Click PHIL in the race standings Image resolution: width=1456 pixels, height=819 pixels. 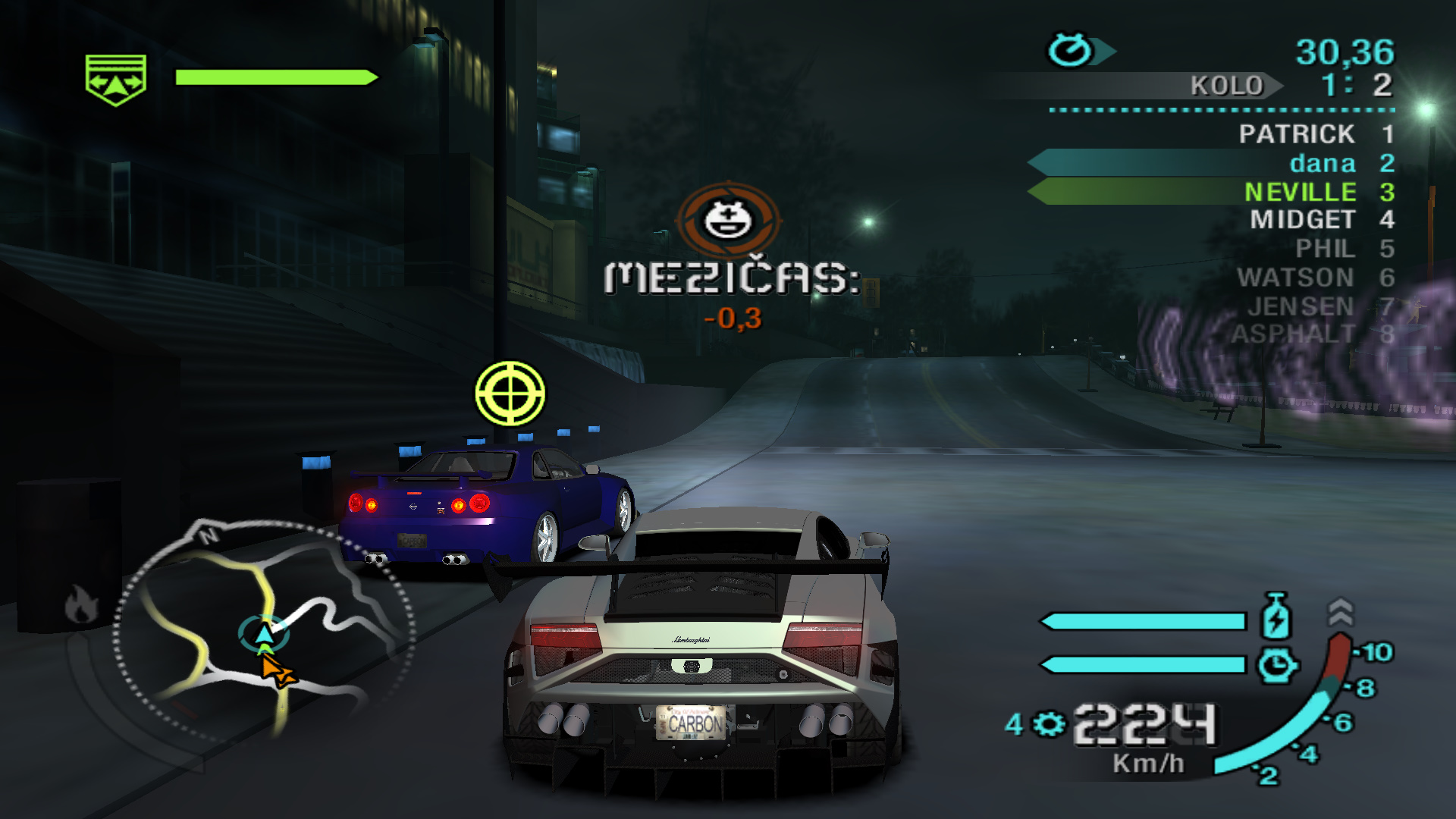click(1324, 249)
